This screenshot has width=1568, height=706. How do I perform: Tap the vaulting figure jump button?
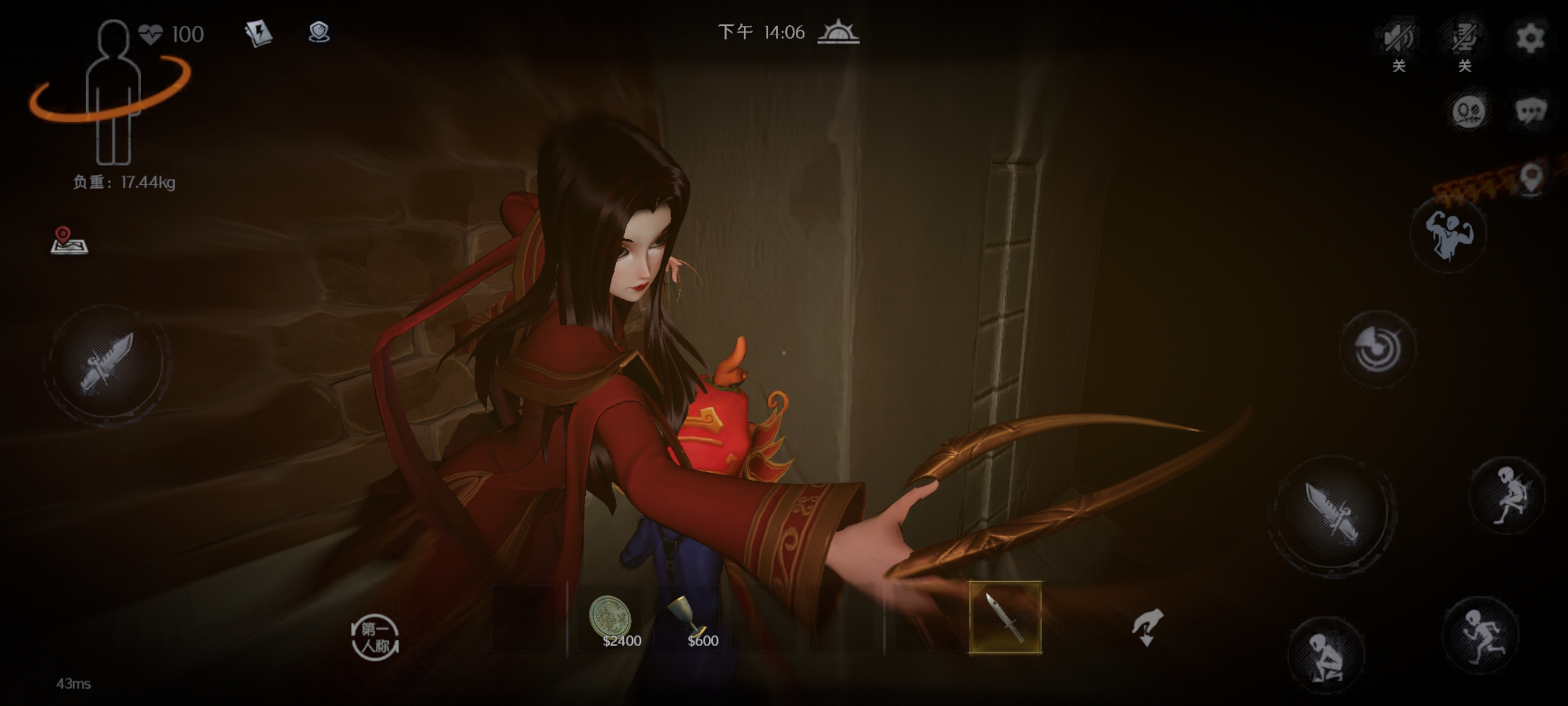1507,495
